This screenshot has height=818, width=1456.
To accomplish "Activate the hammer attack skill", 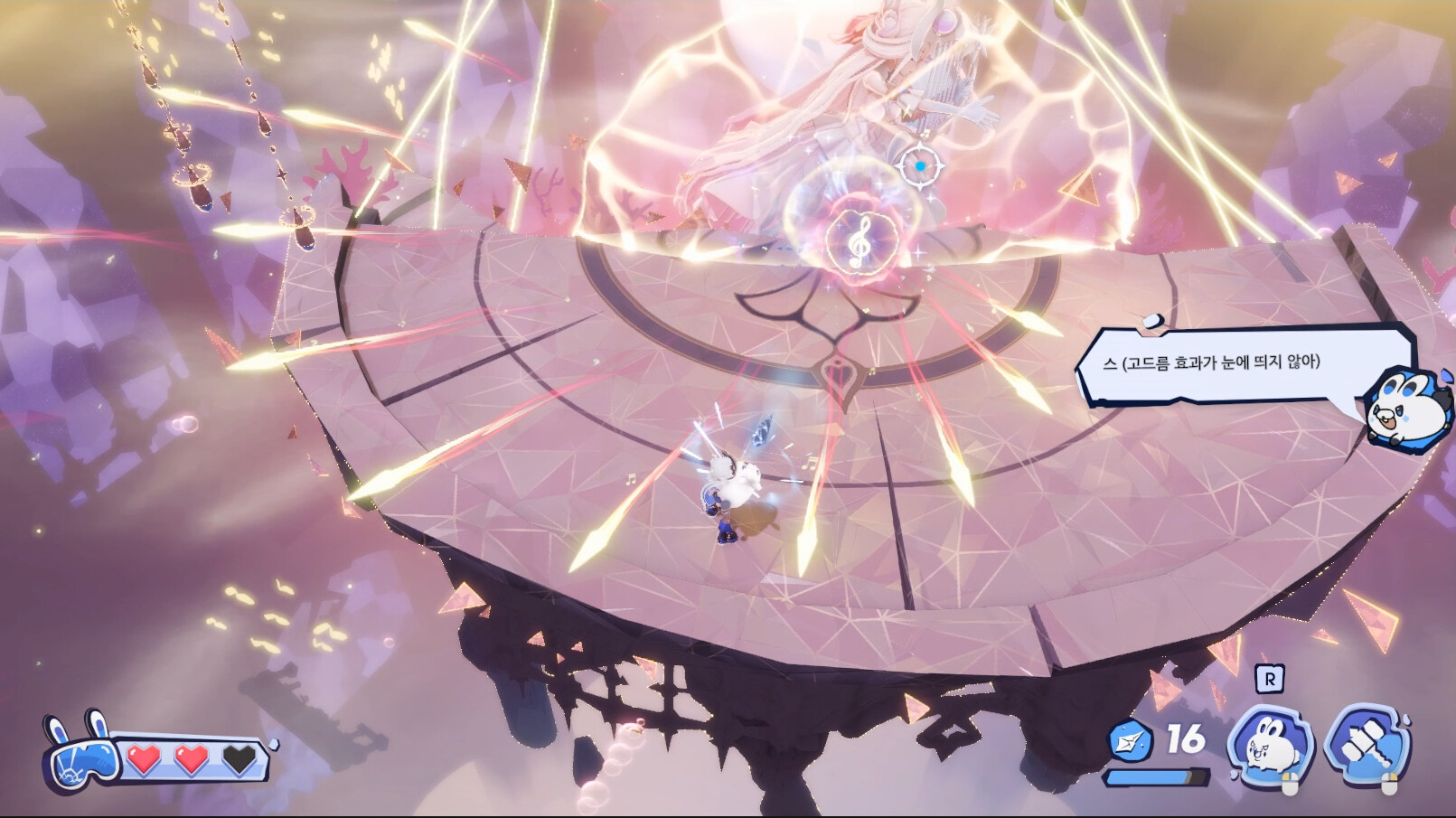I will click(x=1369, y=739).
